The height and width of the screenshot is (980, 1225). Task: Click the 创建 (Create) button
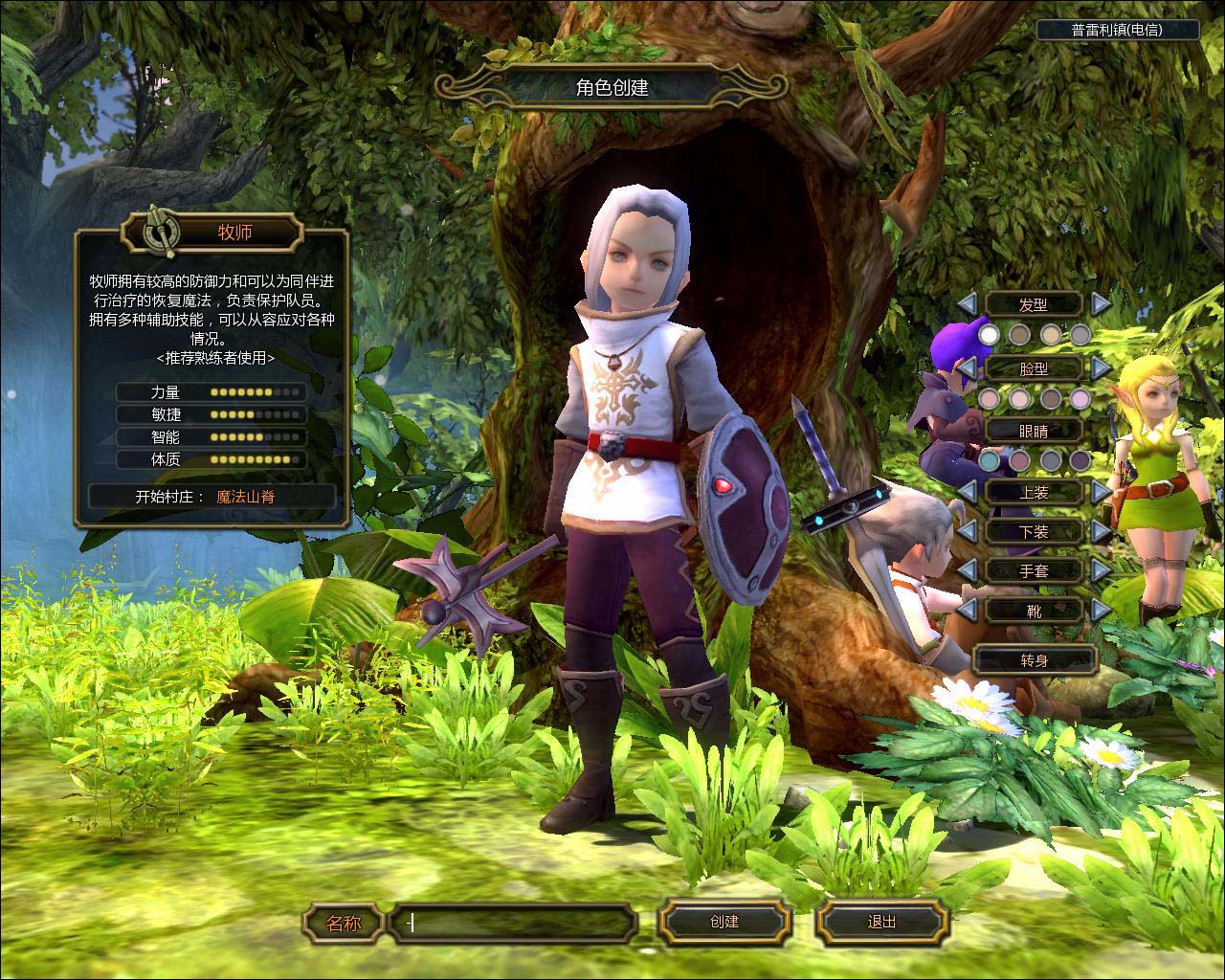[724, 922]
